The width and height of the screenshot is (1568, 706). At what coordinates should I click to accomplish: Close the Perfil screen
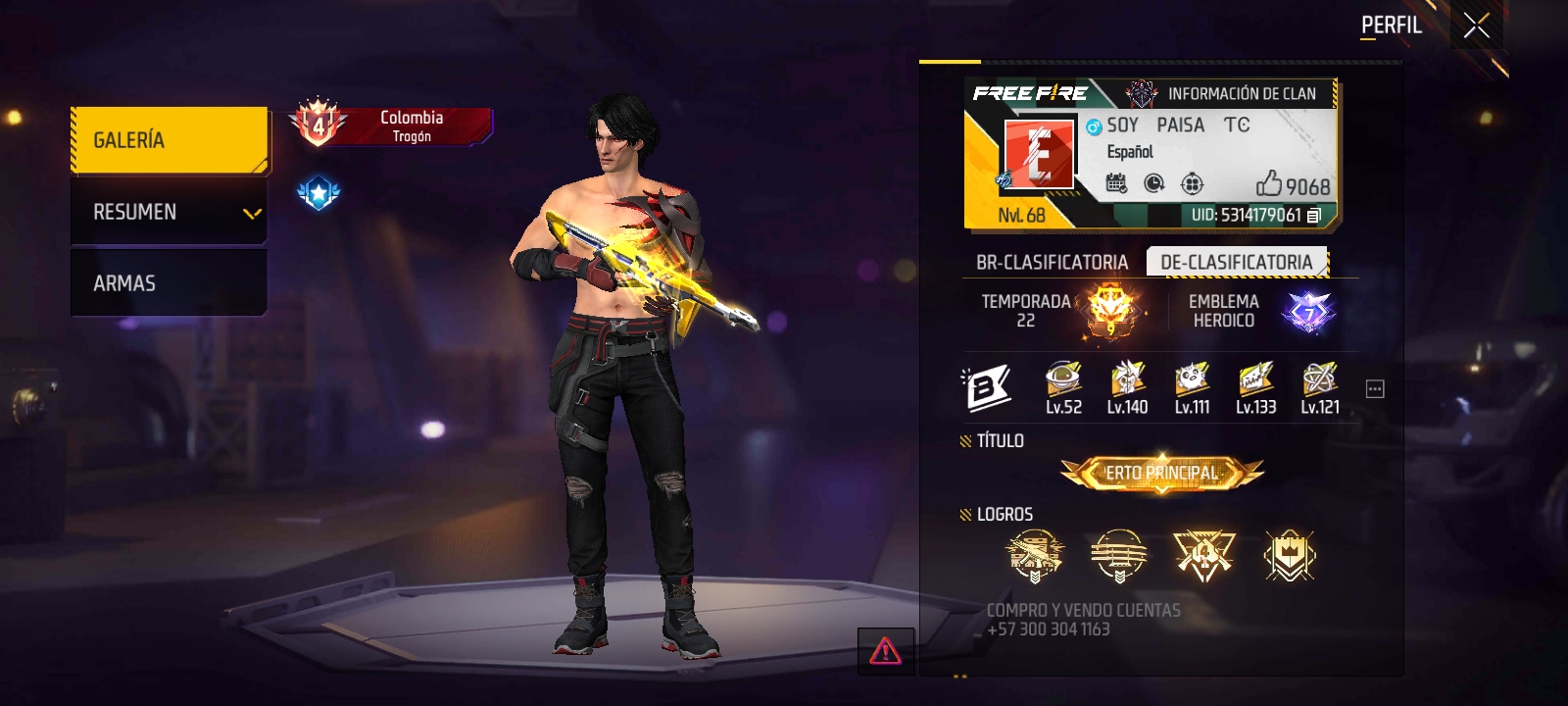click(x=1476, y=26)
